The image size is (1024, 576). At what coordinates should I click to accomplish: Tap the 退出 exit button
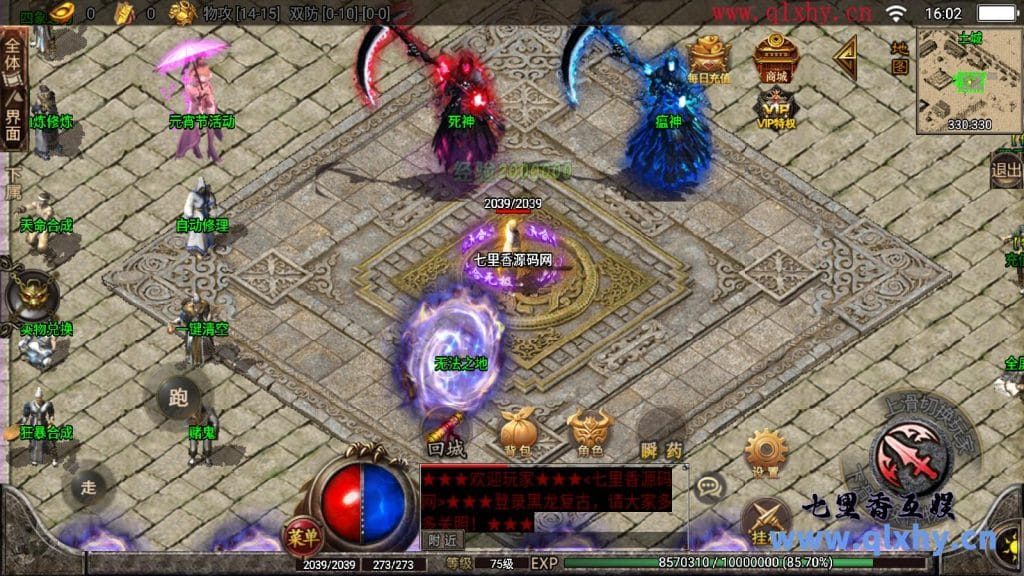1006,170
